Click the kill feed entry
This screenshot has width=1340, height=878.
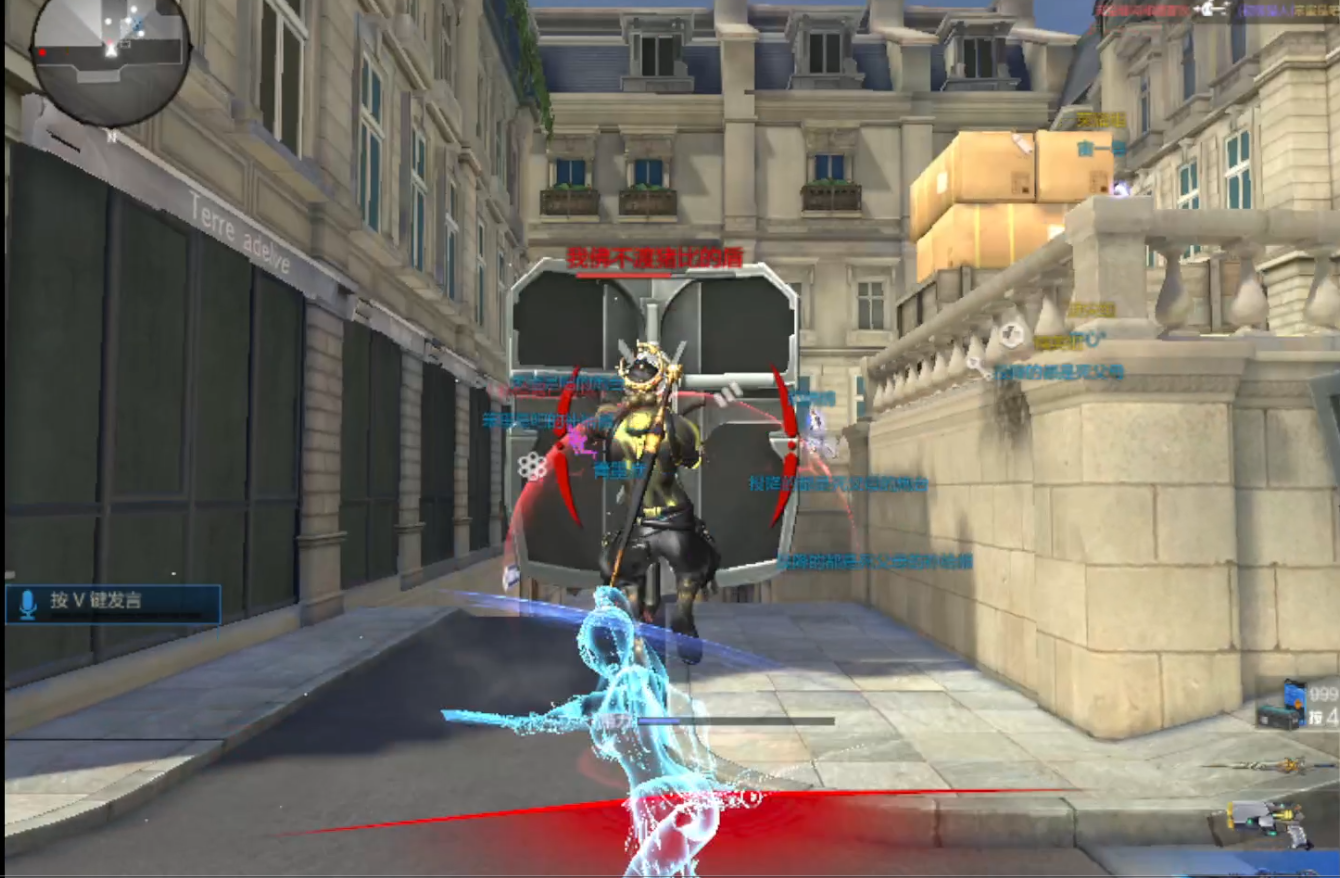[x=1217, y=10]
